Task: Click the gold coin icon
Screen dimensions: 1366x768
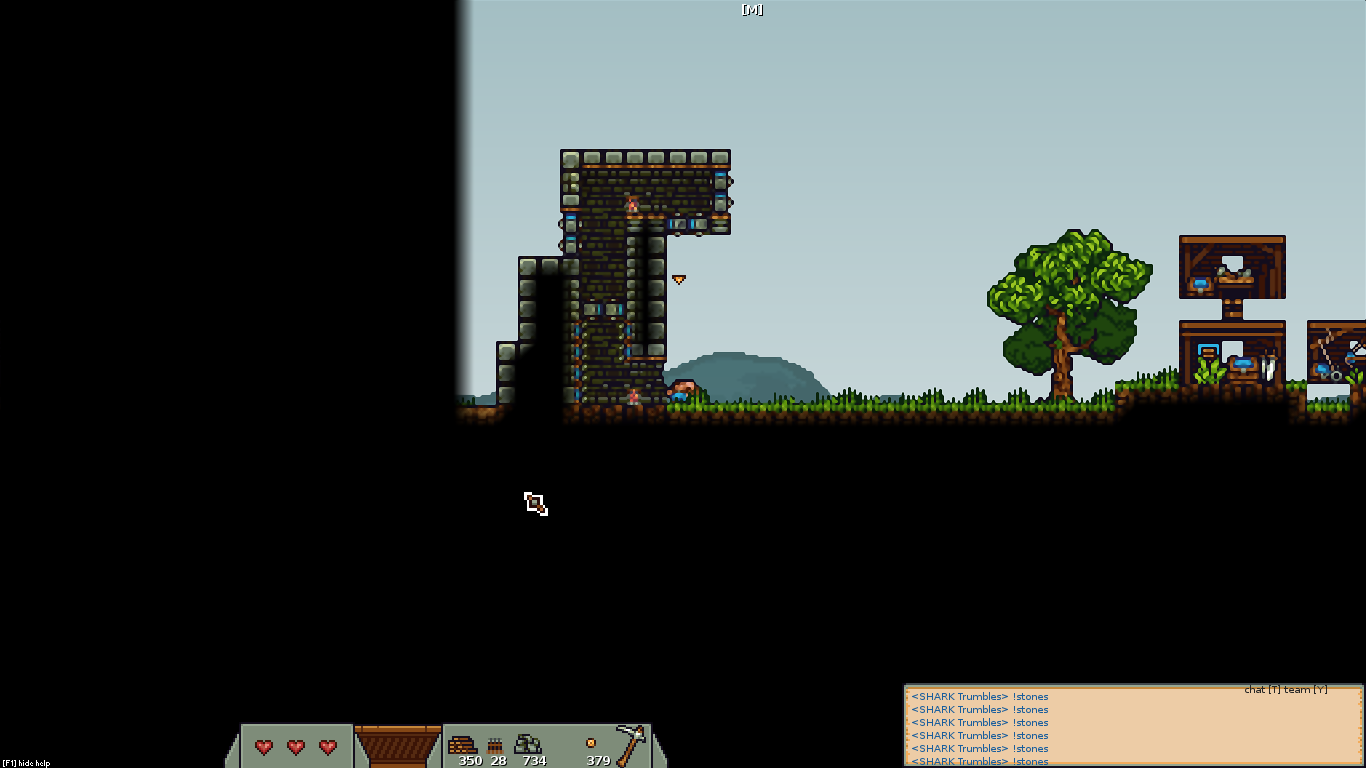Action: click(591, 743)
